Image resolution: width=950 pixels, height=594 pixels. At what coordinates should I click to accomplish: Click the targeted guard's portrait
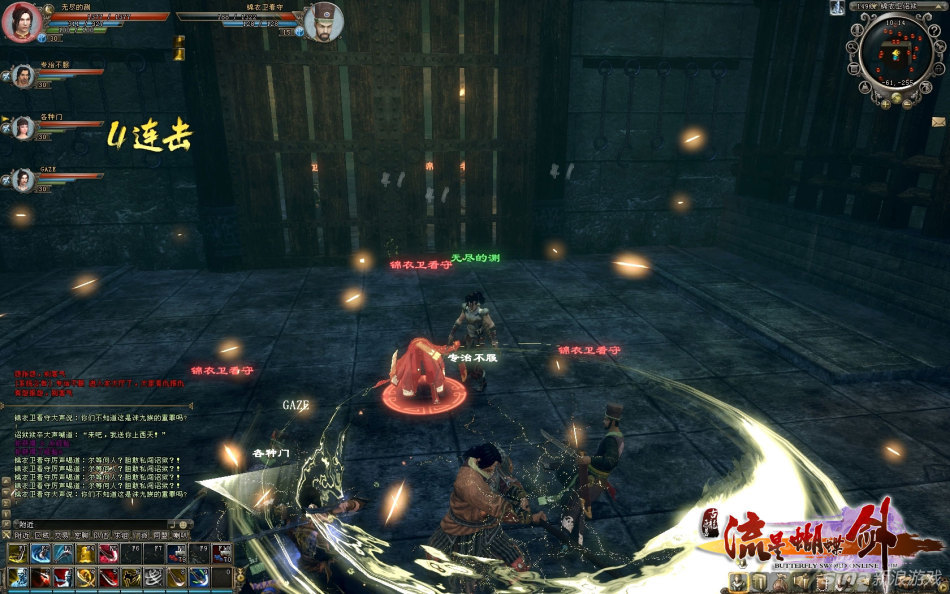(x=324, y=21)
